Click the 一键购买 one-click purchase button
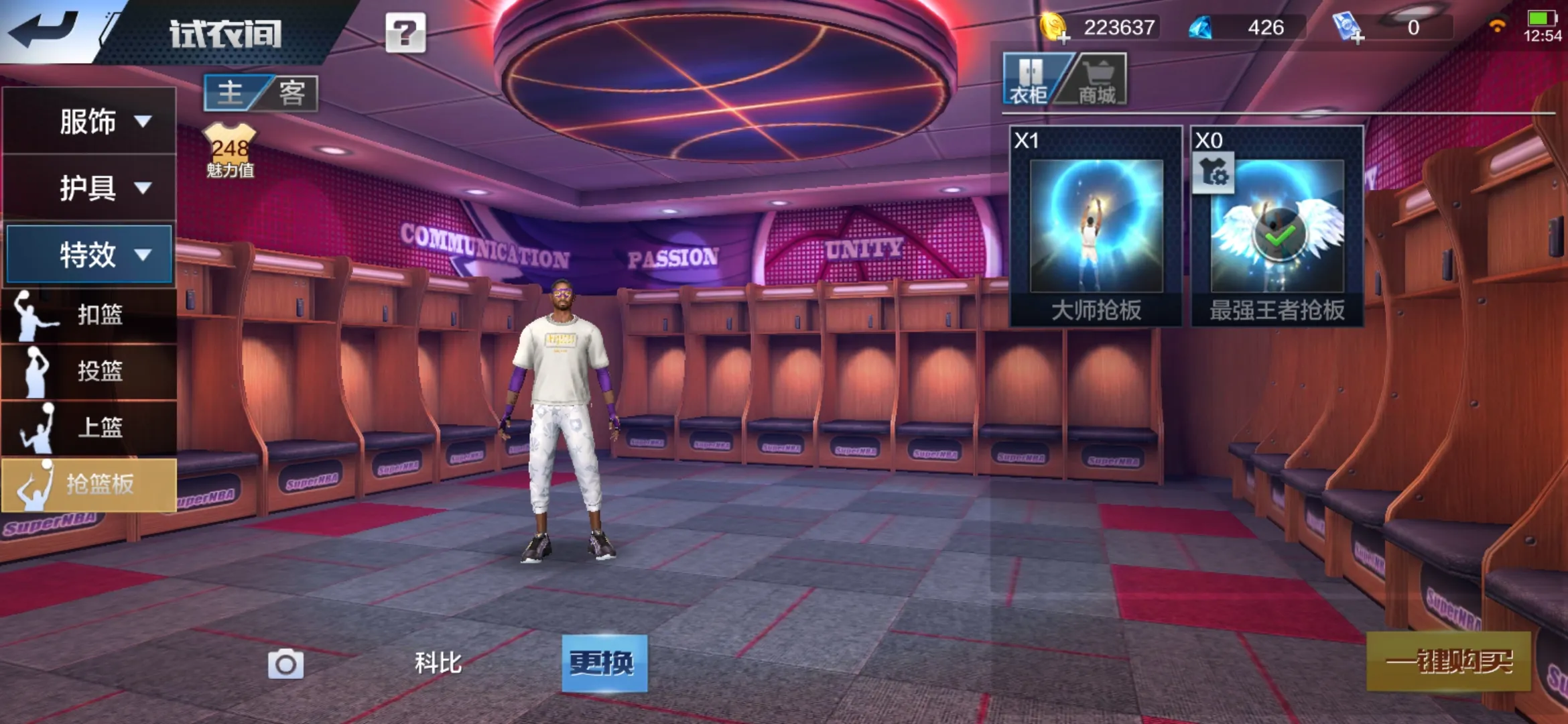Viewport: 1568px width, 724px height. (x=1449, y=662)
